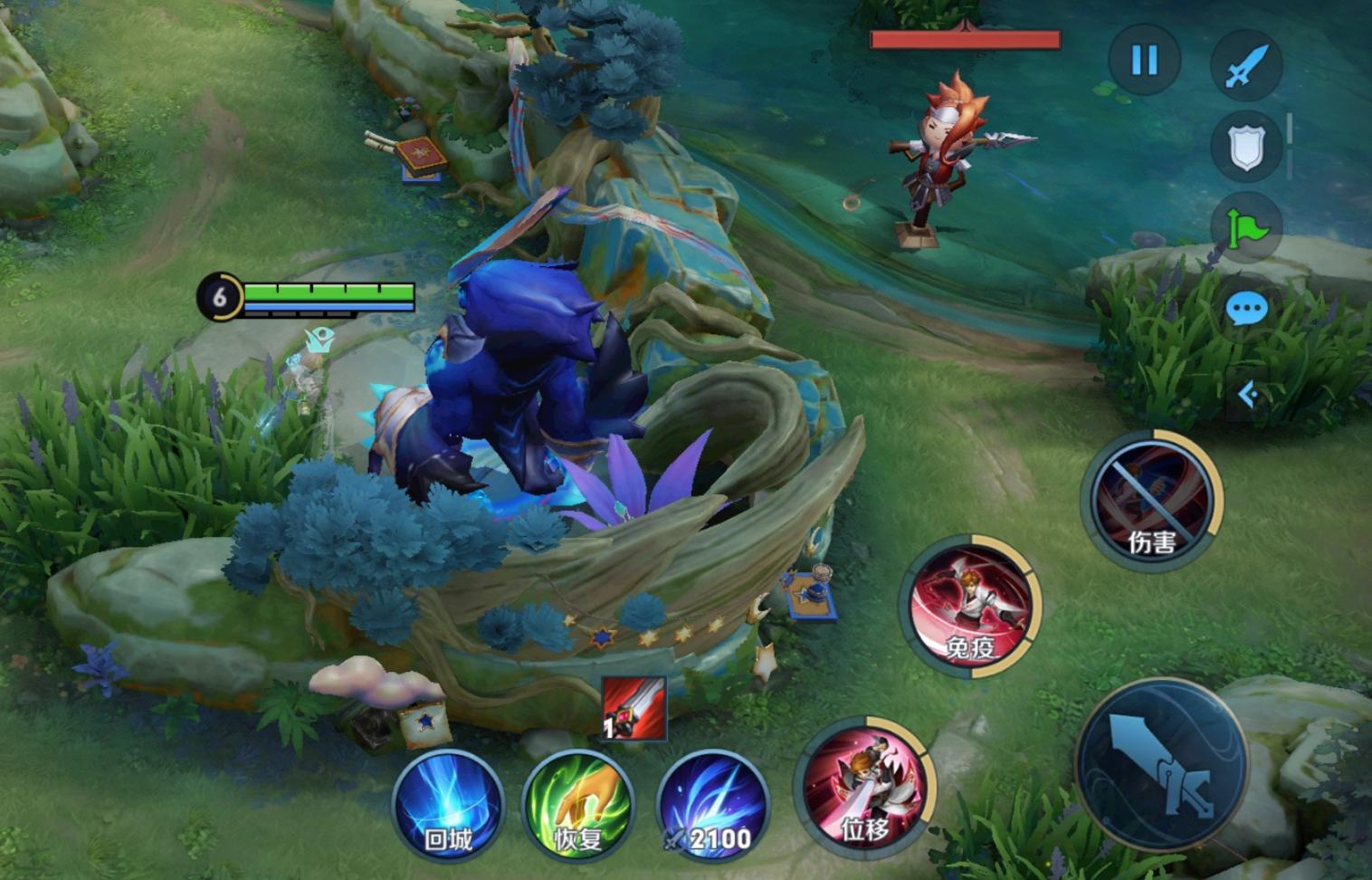The image size is (1372, 880).
Task: Activate the 伤害 damage skill
Action: 1151,500
